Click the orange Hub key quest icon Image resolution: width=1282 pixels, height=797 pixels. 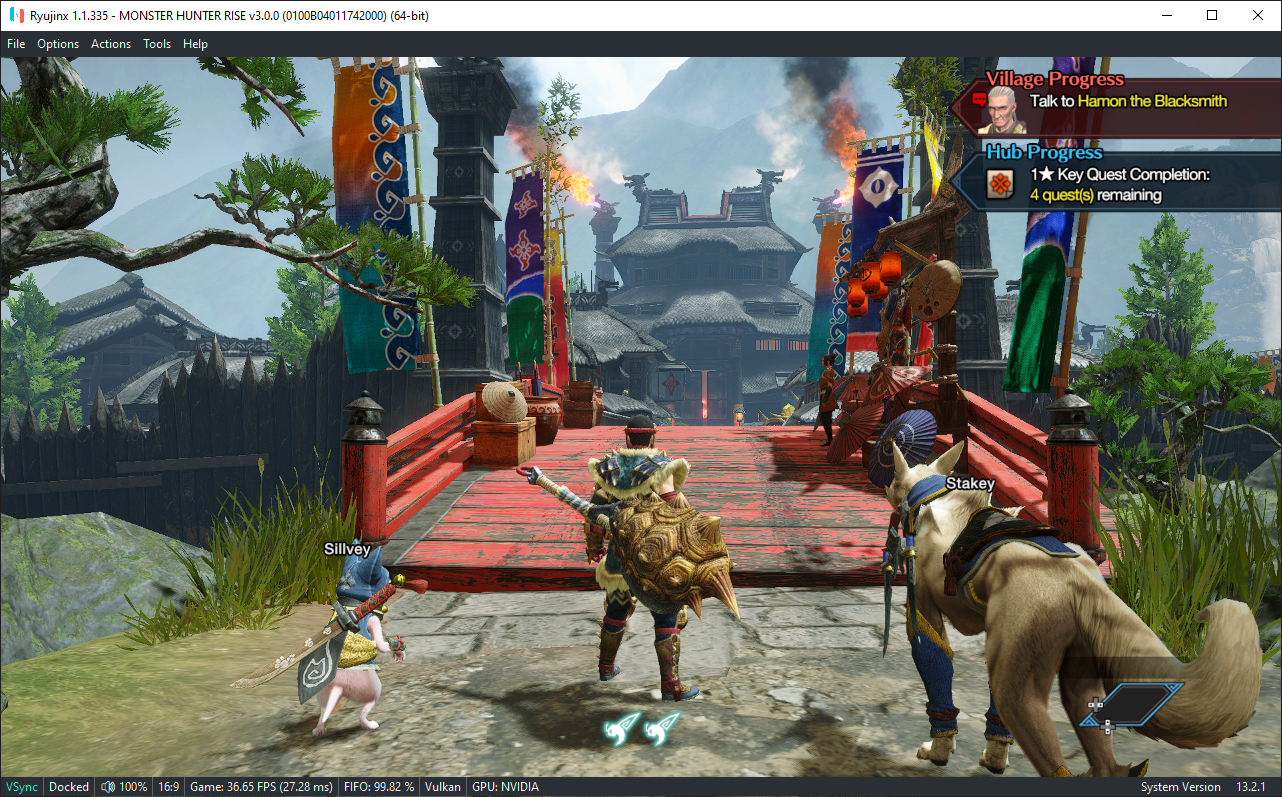pos(1000,185)
